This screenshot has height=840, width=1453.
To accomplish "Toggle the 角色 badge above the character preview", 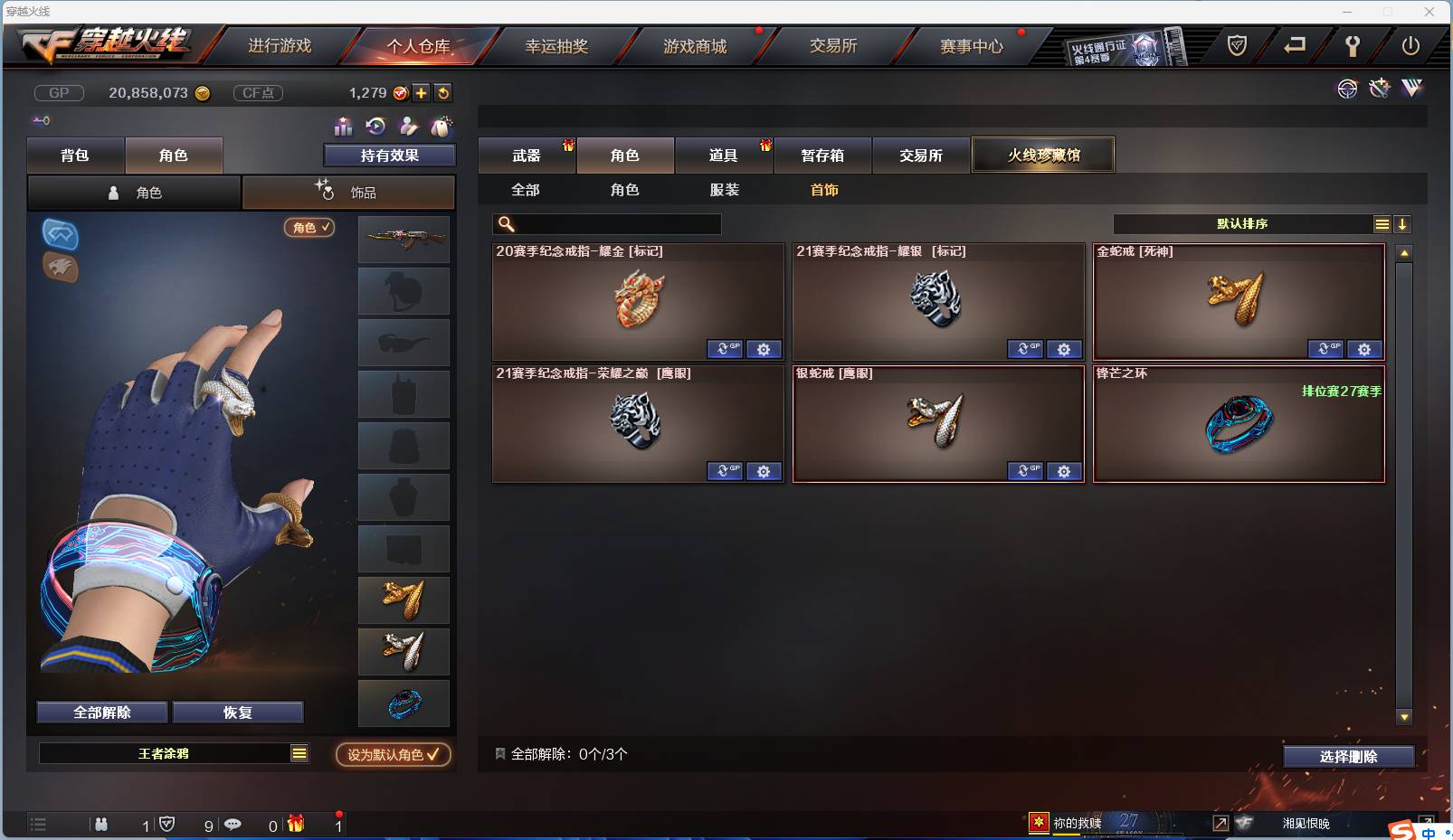I will pyautogui.click(x=309, y=228).
